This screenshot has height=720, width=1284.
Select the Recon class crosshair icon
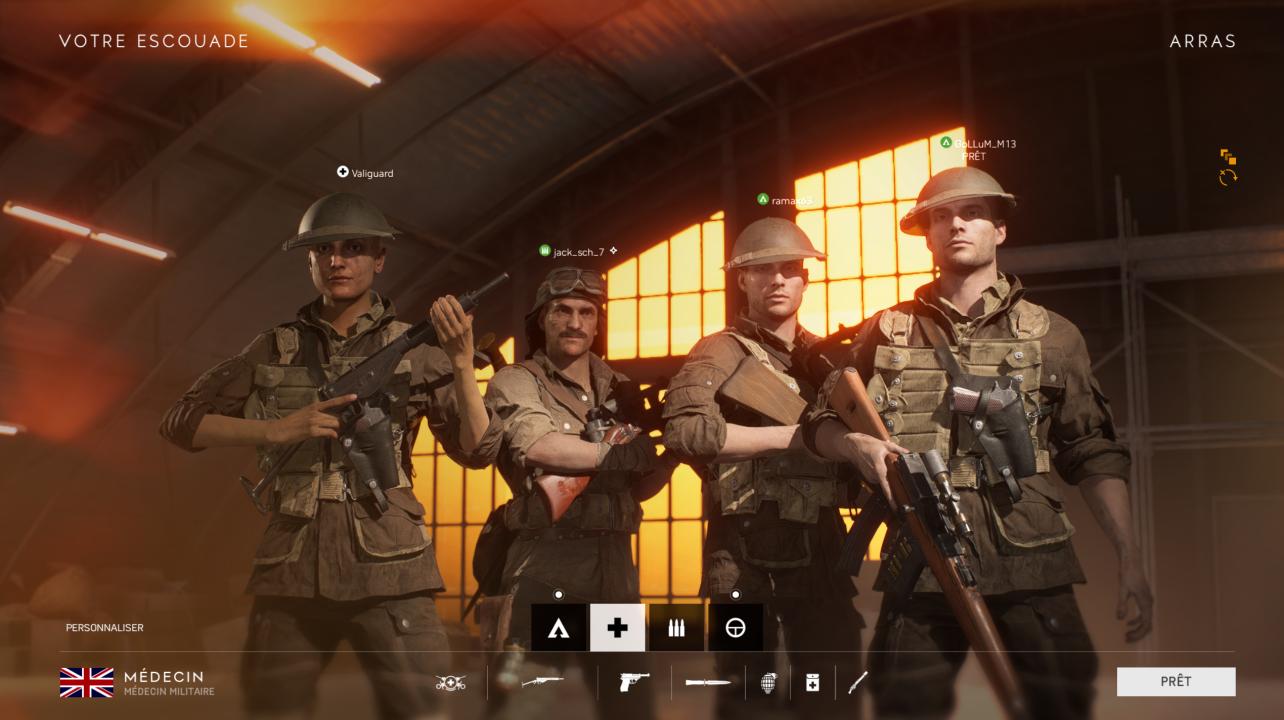(737, 629)
